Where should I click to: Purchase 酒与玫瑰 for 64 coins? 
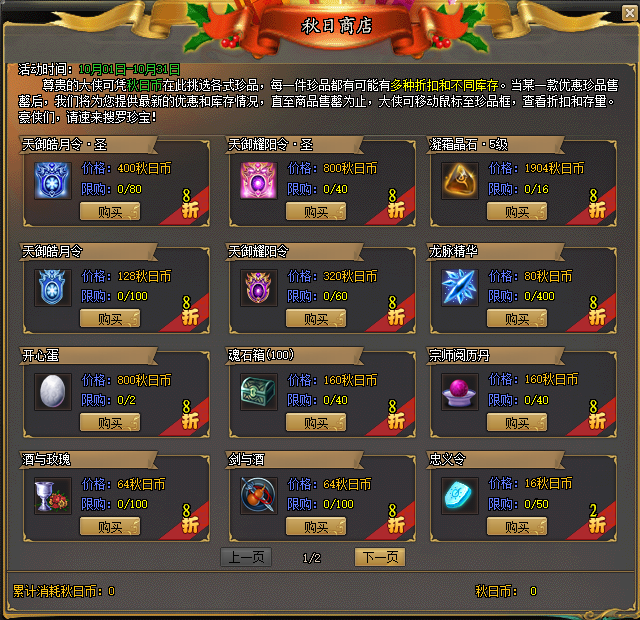pos(110,527)
